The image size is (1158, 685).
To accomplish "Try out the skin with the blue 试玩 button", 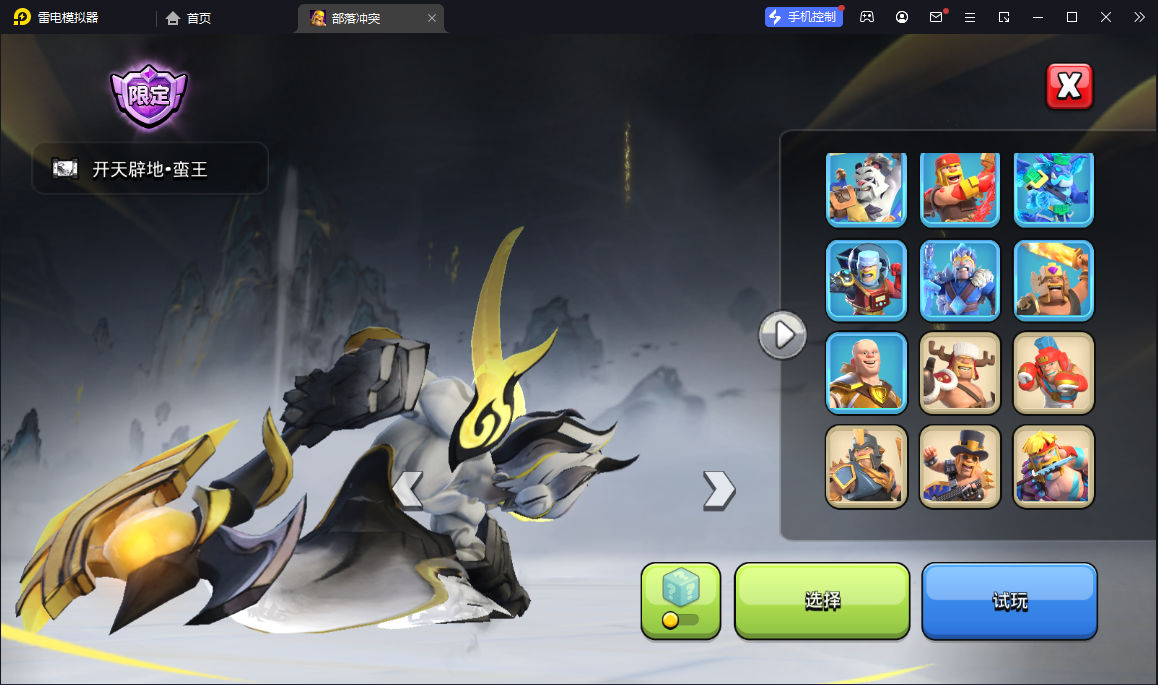I will click(1009, 601).
